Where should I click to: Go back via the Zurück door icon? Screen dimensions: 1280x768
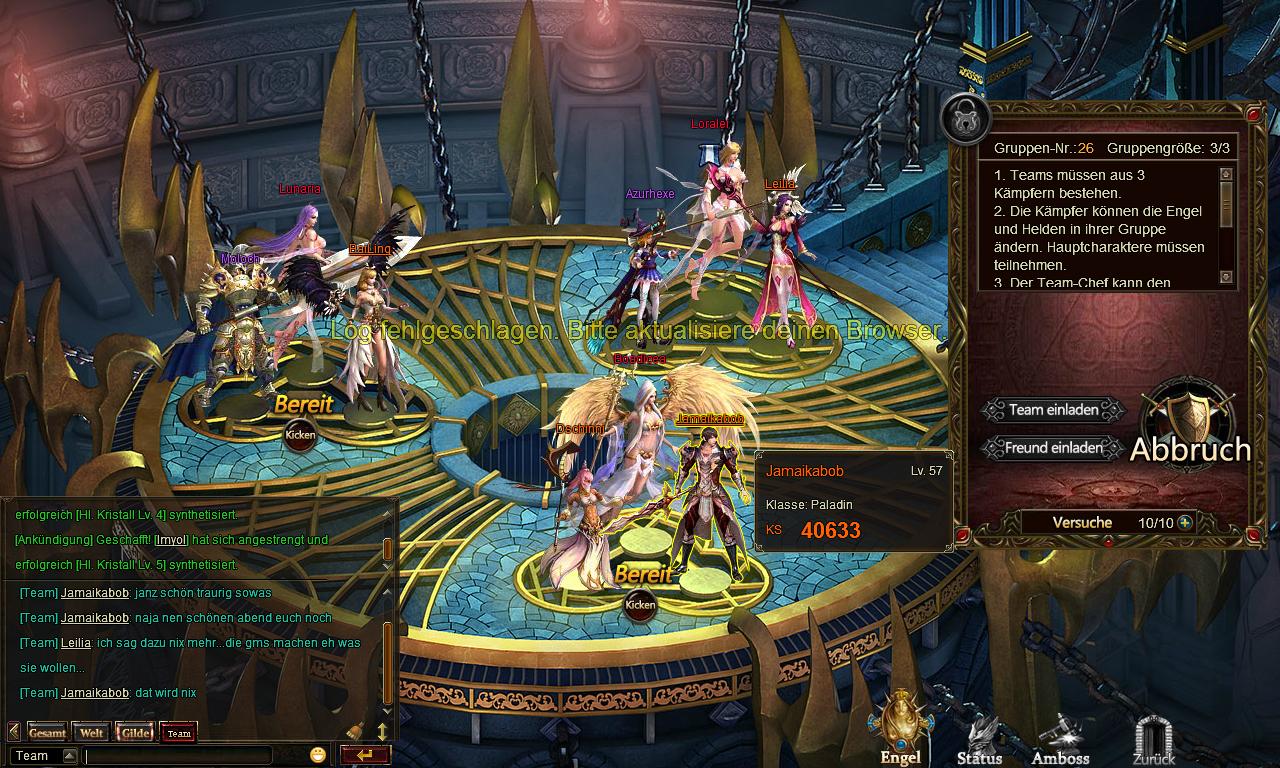1153,742
